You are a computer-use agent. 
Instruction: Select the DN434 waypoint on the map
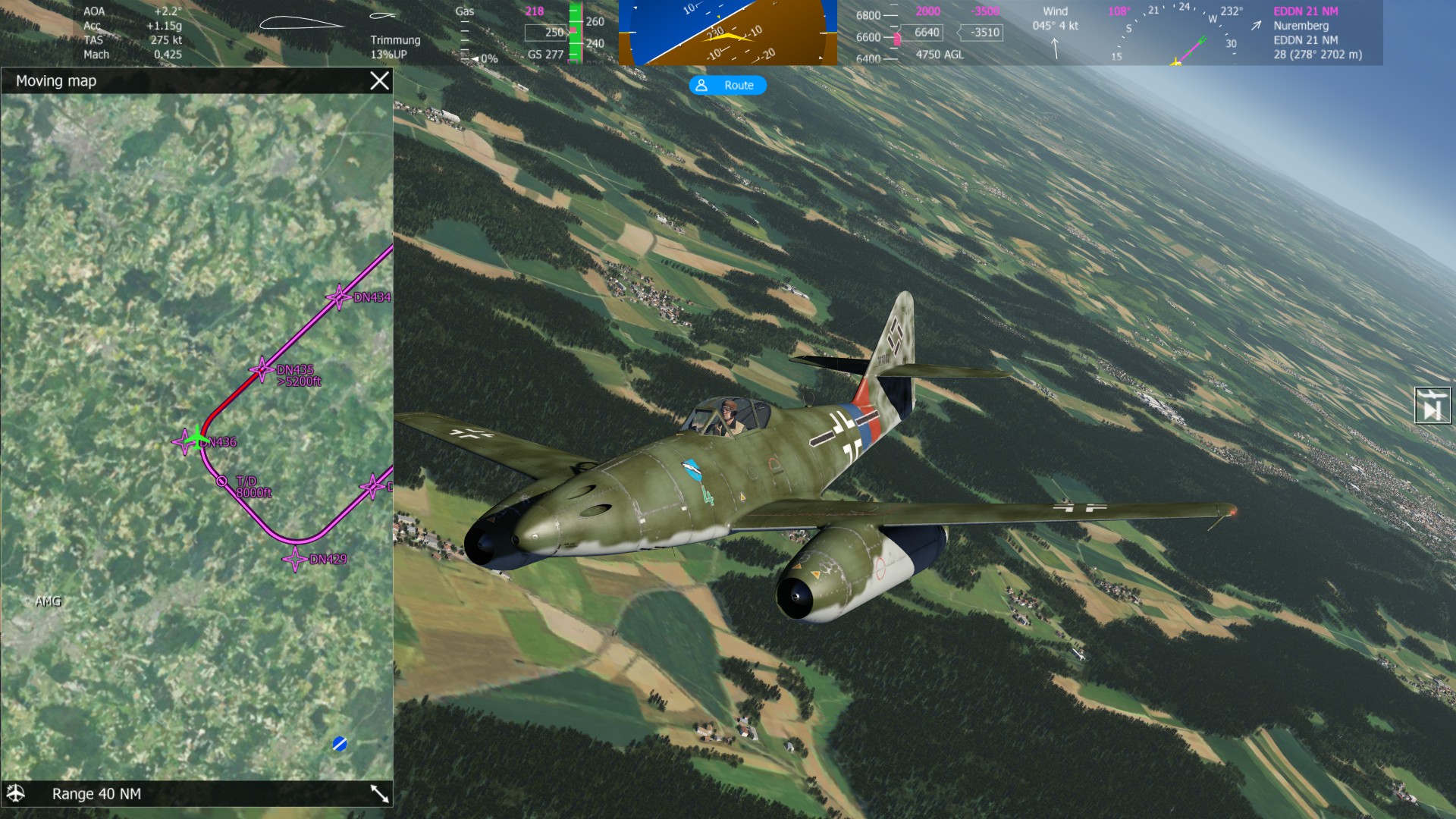click(338, 297)
